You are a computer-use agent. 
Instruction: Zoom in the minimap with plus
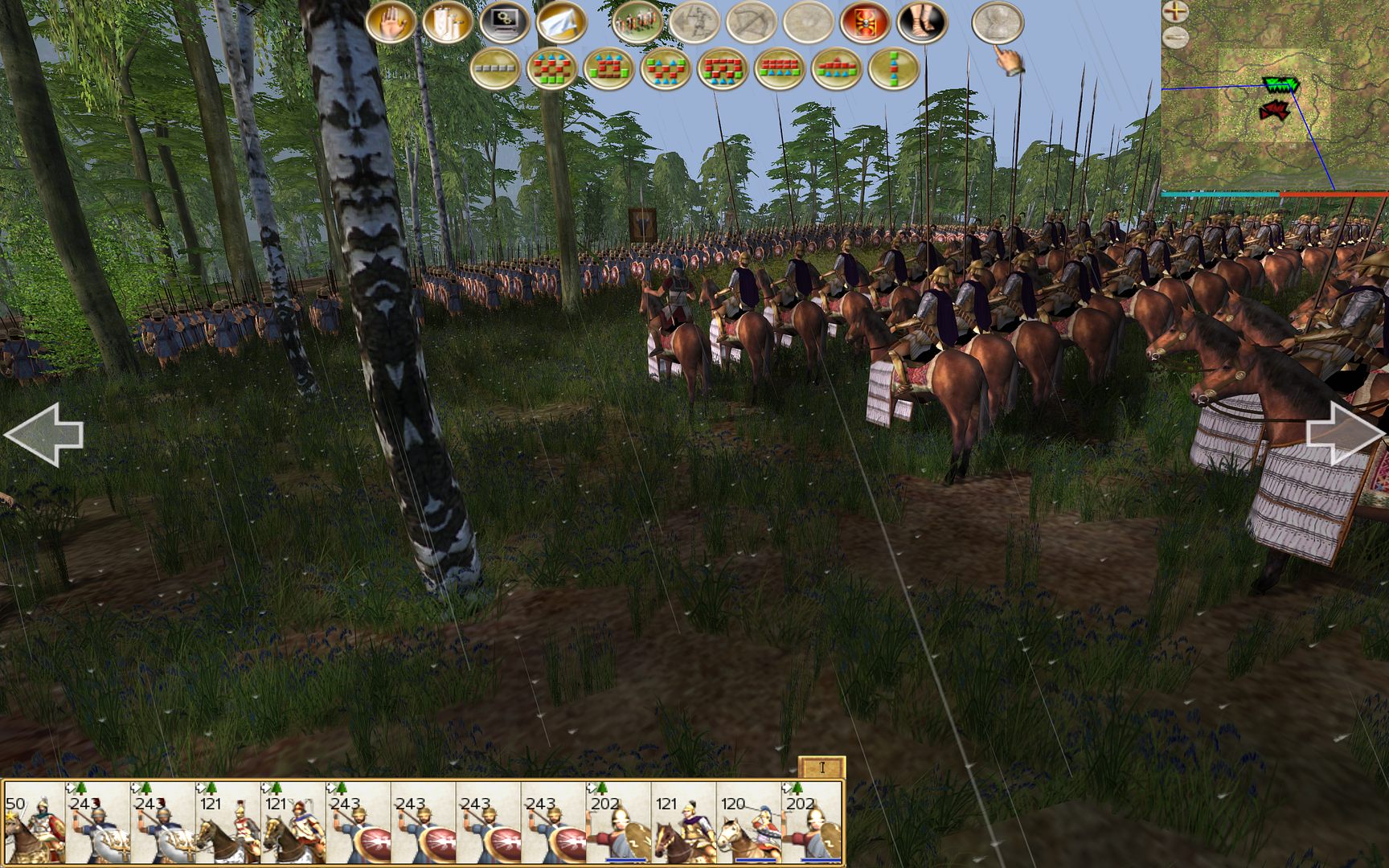pos(1175,11)
